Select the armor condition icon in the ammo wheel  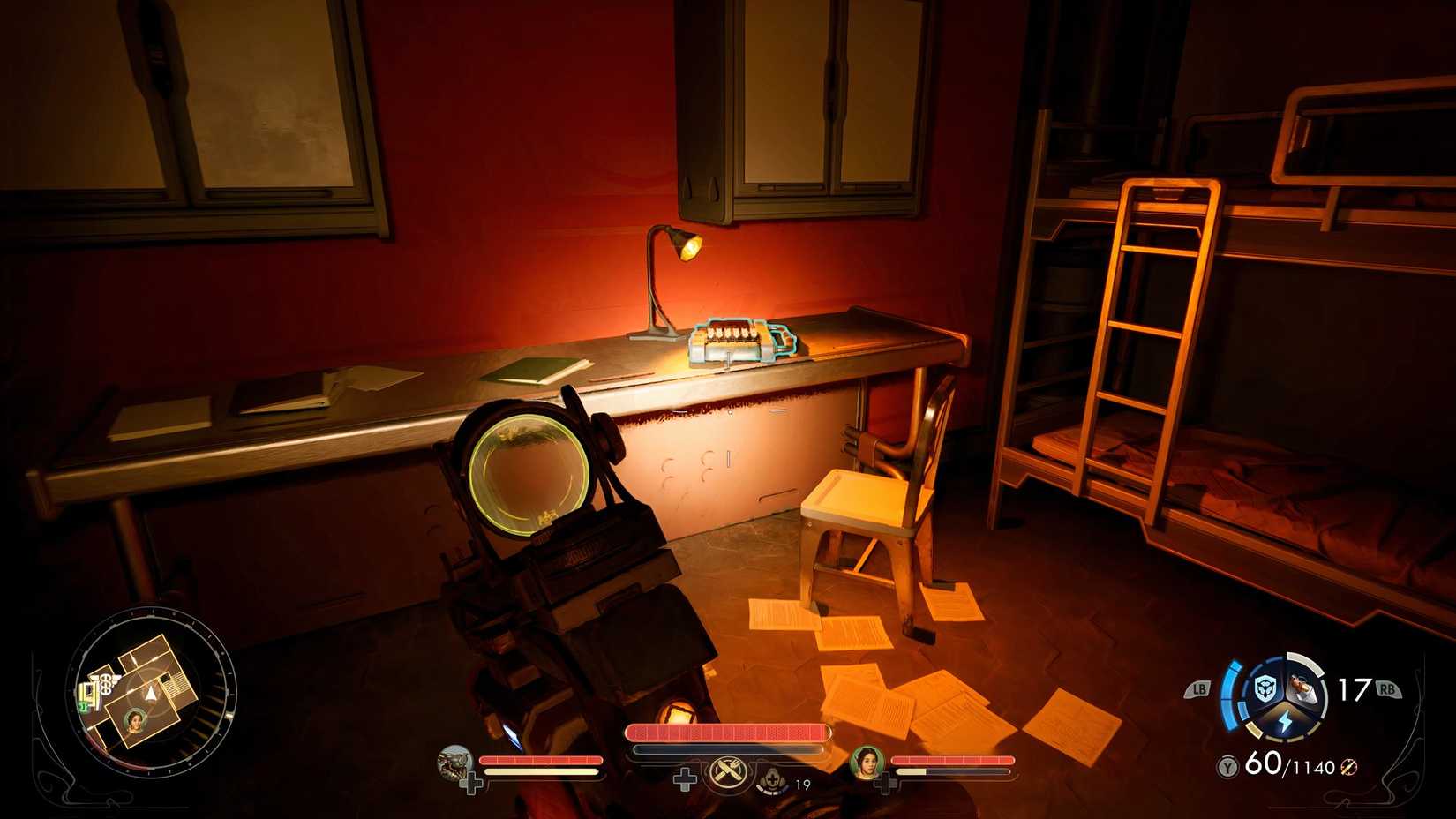point(1265,688)
